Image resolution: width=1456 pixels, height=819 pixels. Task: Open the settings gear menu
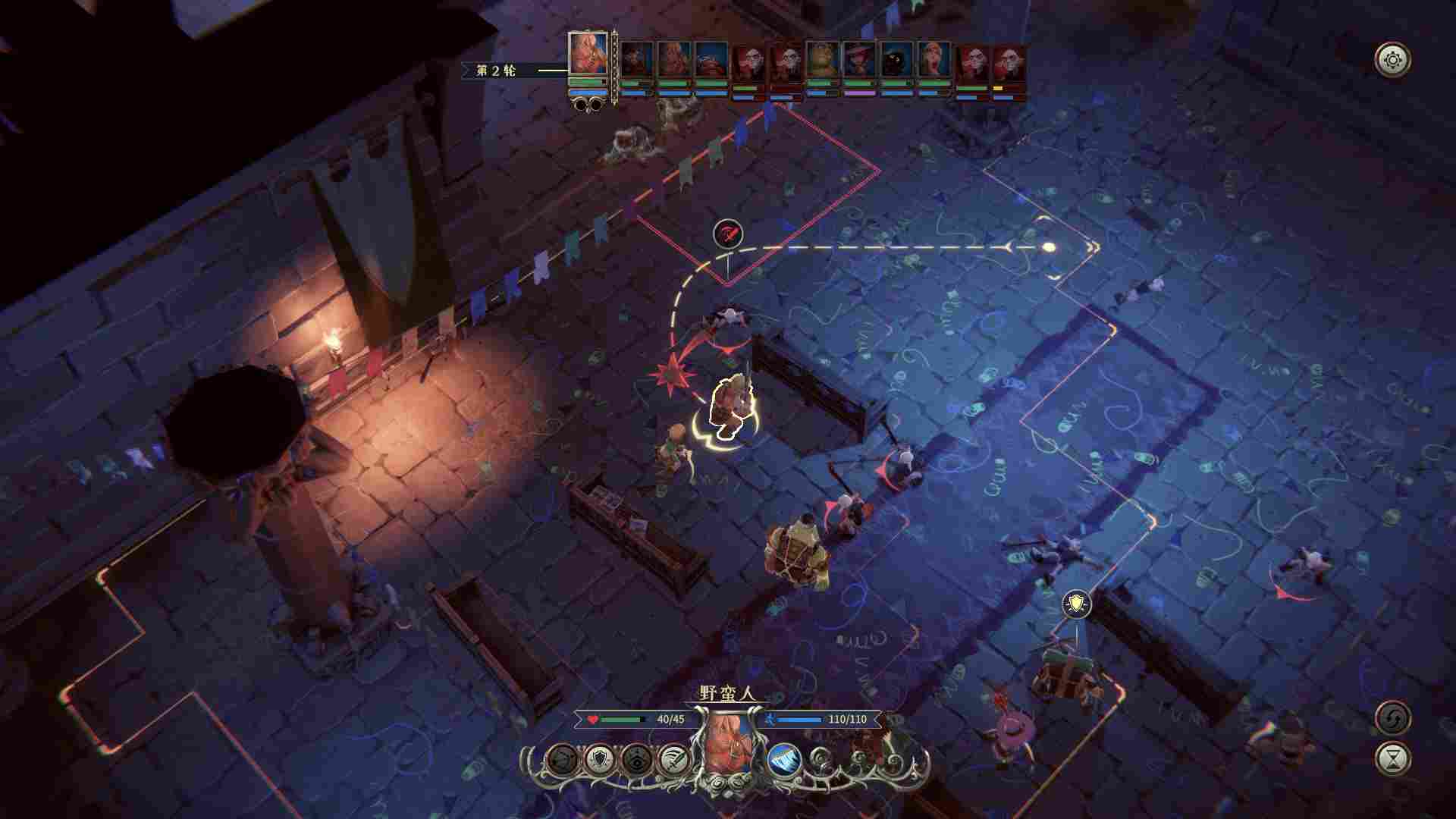pyautogui.click(x=1393, y=60)
